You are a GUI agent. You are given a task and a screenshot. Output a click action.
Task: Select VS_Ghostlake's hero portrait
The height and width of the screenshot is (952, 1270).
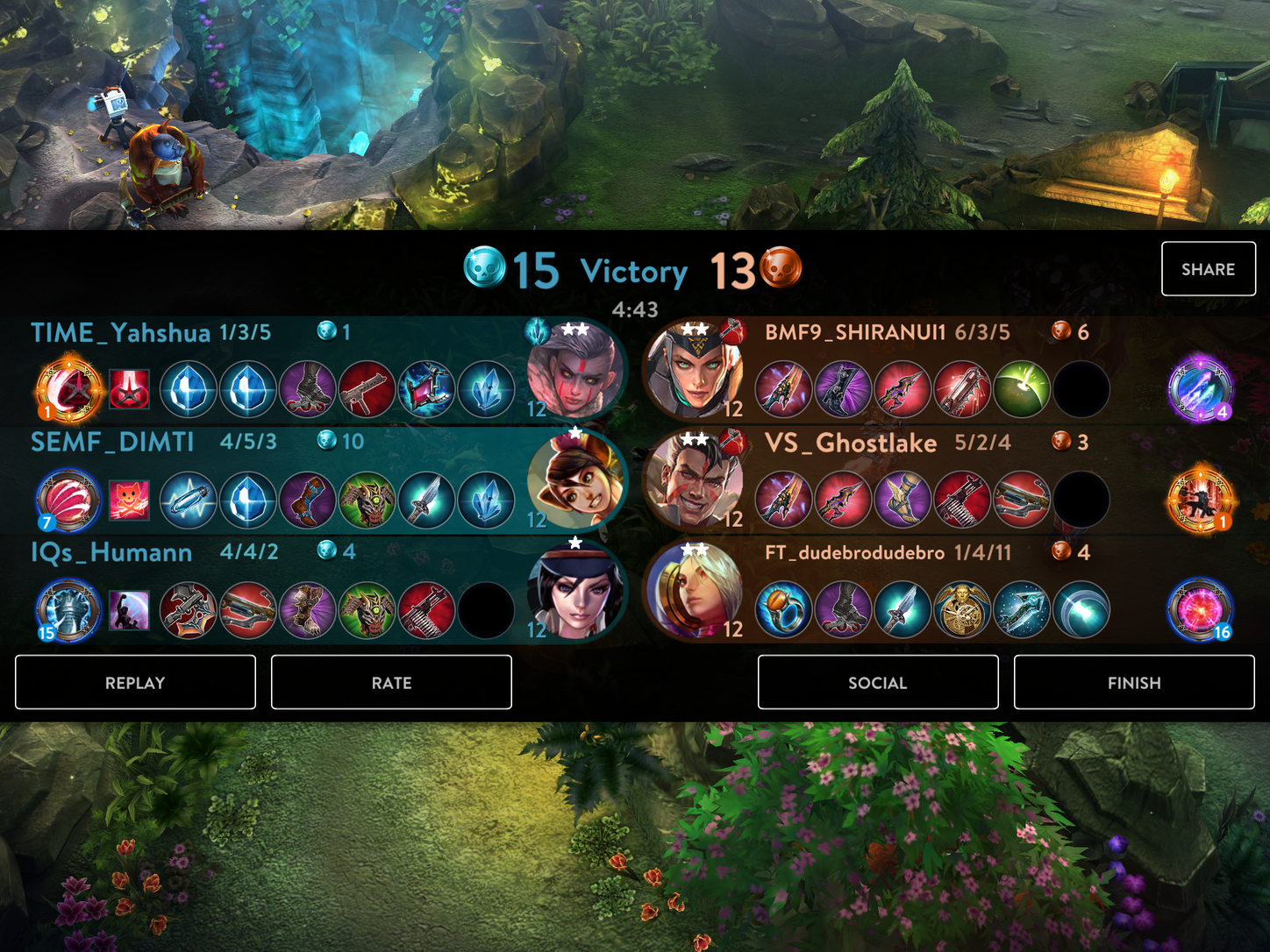[695, 480]
